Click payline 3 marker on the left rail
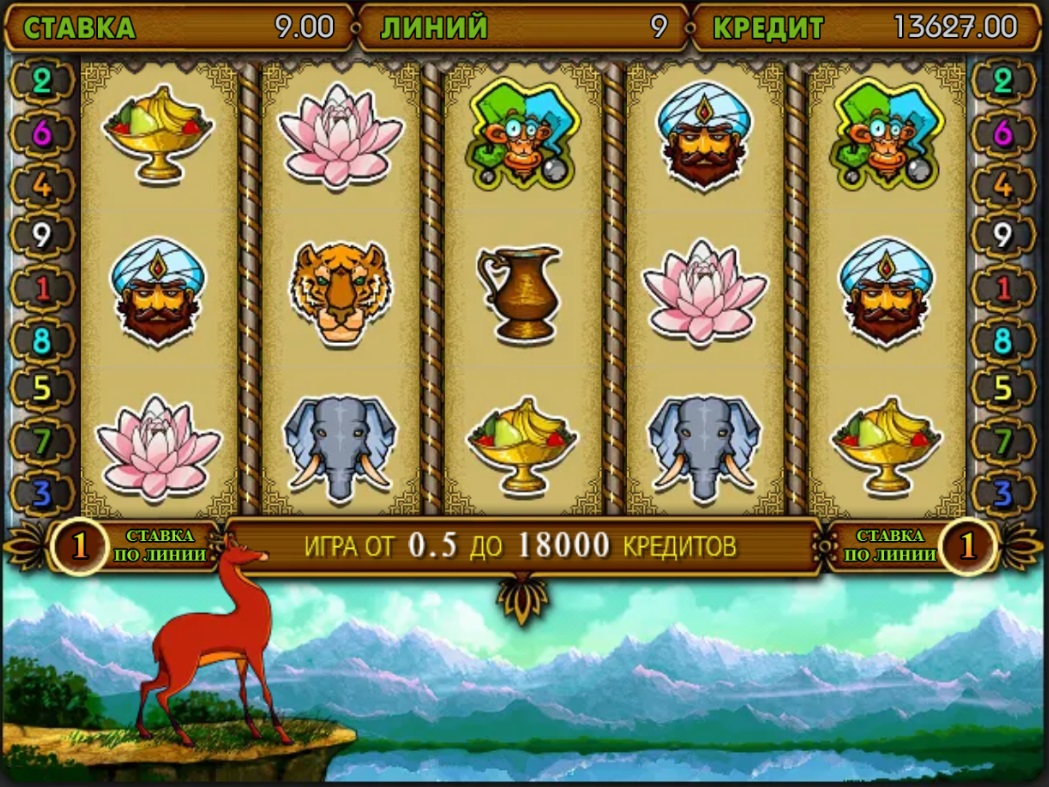 [x=42, y=493]
